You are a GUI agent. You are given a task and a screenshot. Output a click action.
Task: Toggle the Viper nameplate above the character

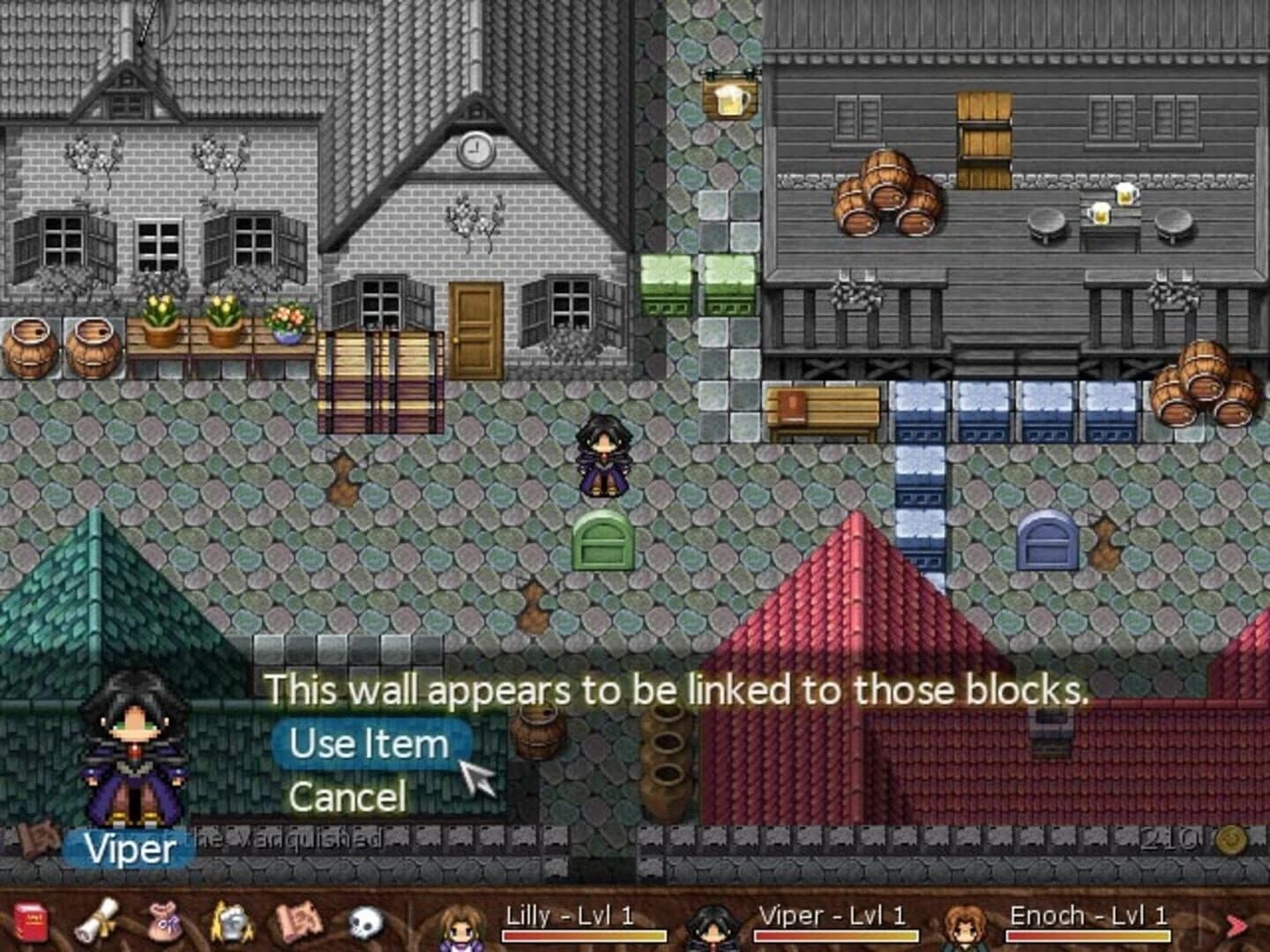123,849
